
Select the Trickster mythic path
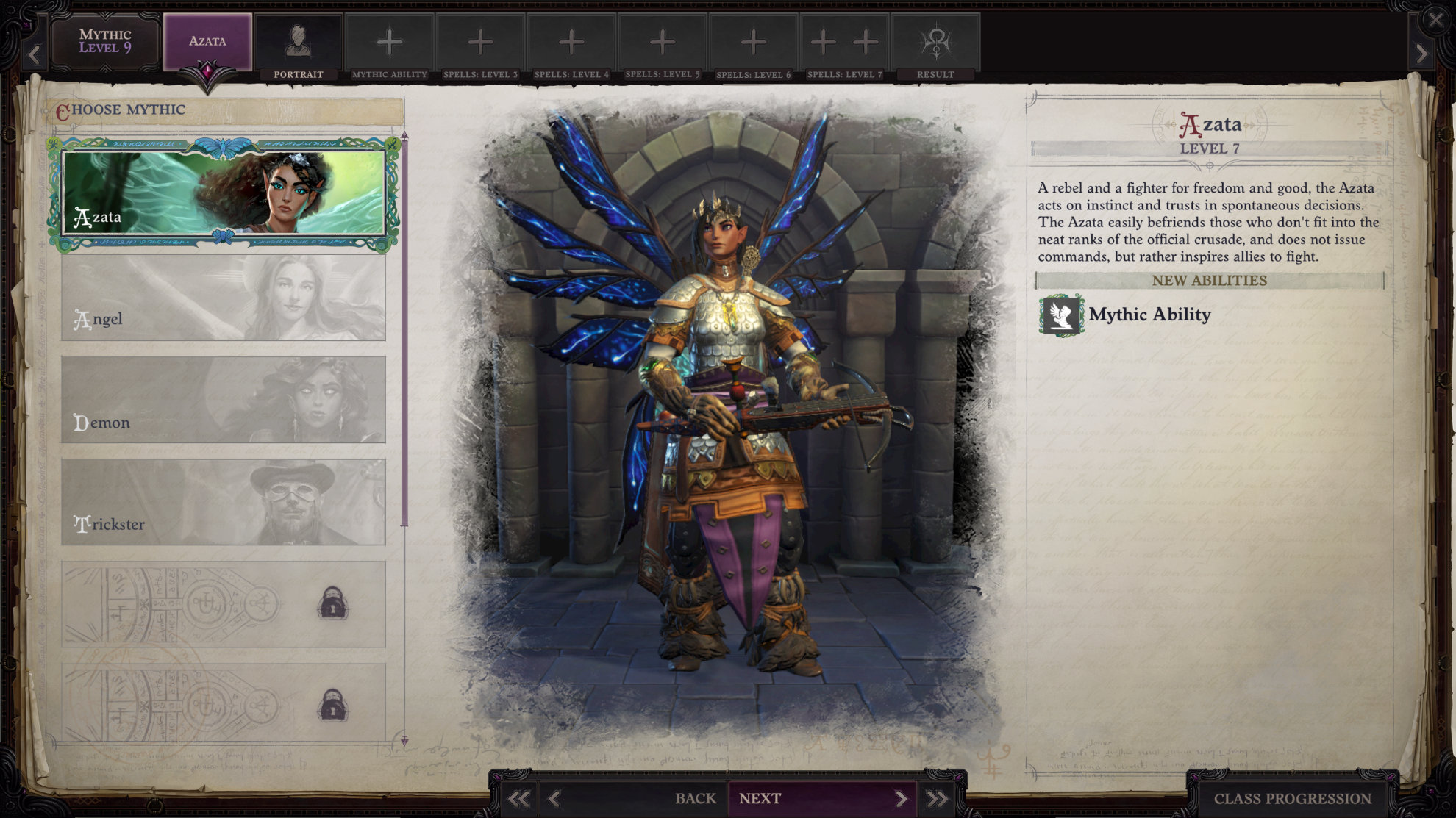pos(224,503)
